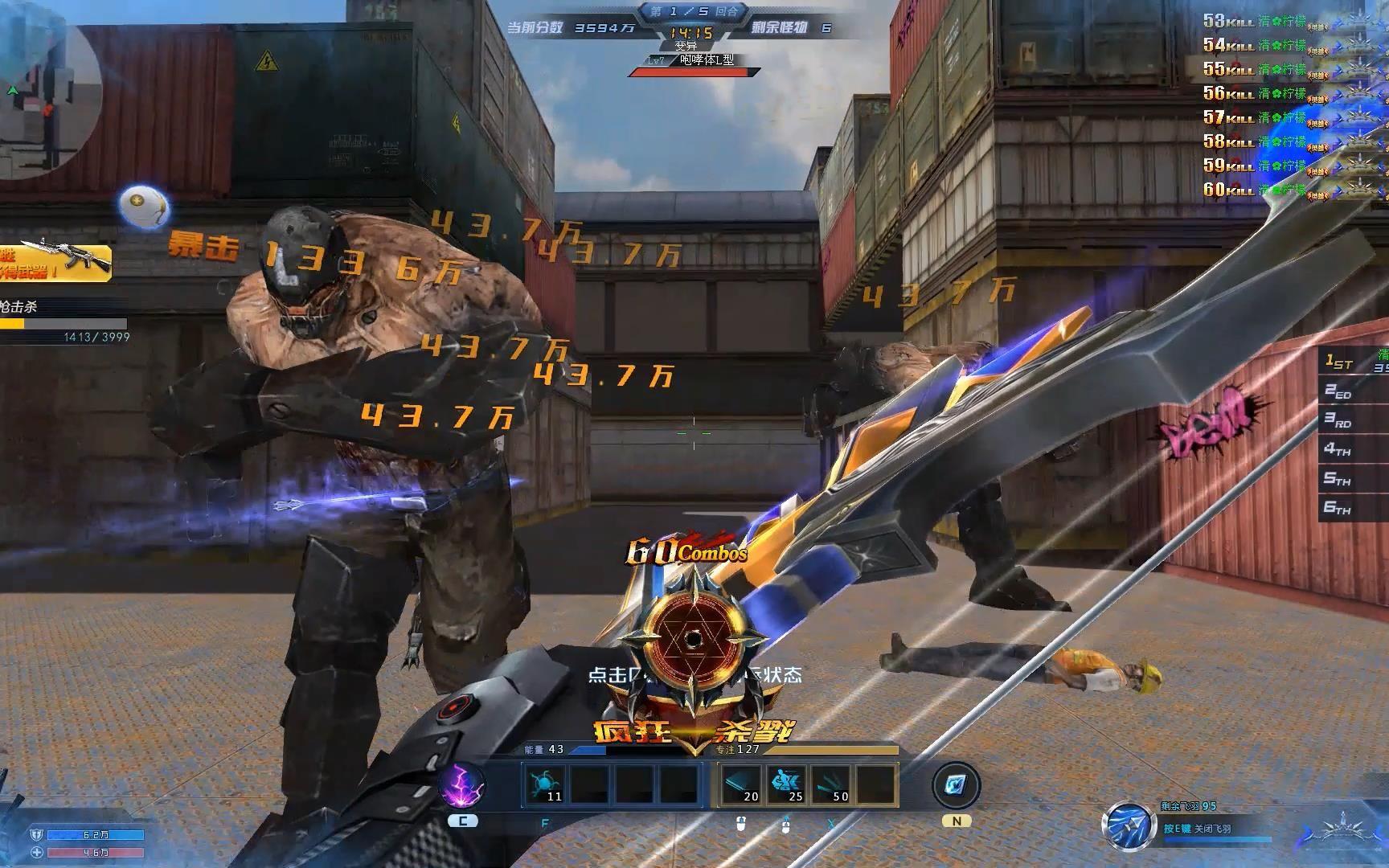The image size is (1389, 868).
Task: Activate the arrow volley skill costing 50
Action: pyautogui.click(x=831, y=784)
